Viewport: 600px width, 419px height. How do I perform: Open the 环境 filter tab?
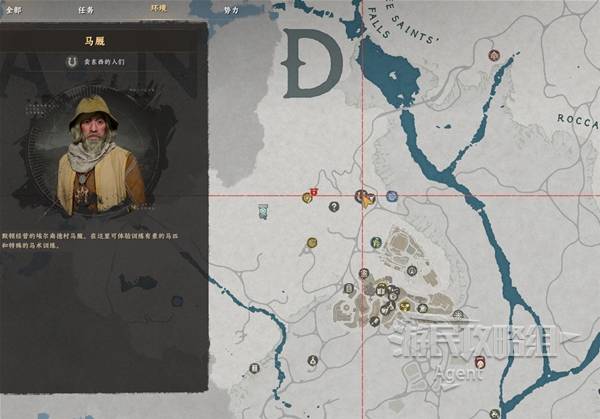158,7
